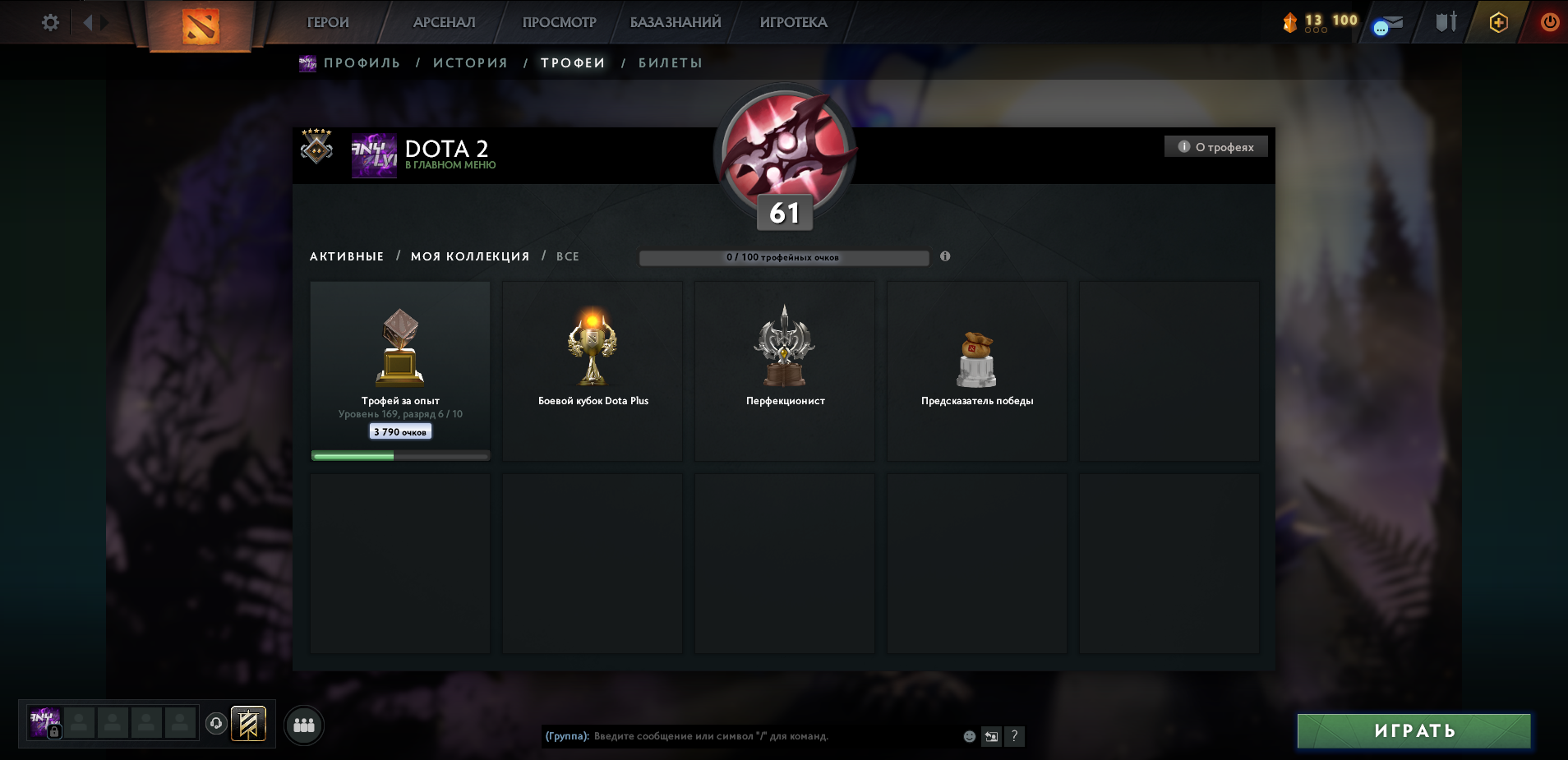
Task: Switch to the БИЛЕТЫ tab
Action: pos(671,62)
